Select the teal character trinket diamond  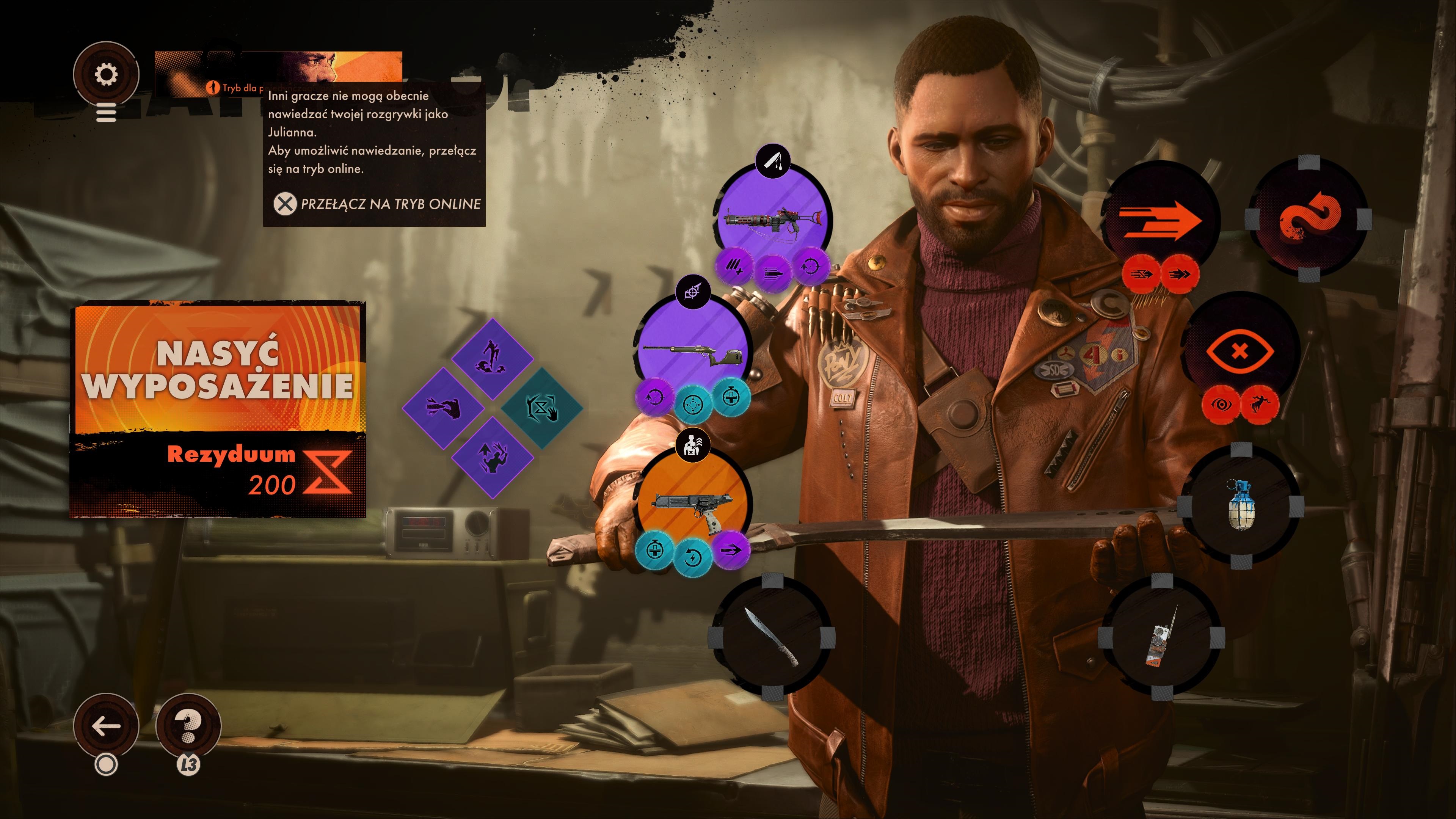541,408
